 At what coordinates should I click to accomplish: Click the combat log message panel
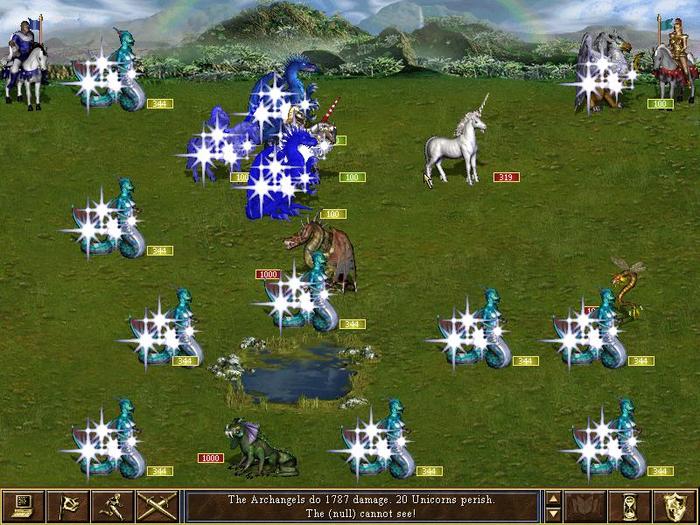(x=362, y=507)
